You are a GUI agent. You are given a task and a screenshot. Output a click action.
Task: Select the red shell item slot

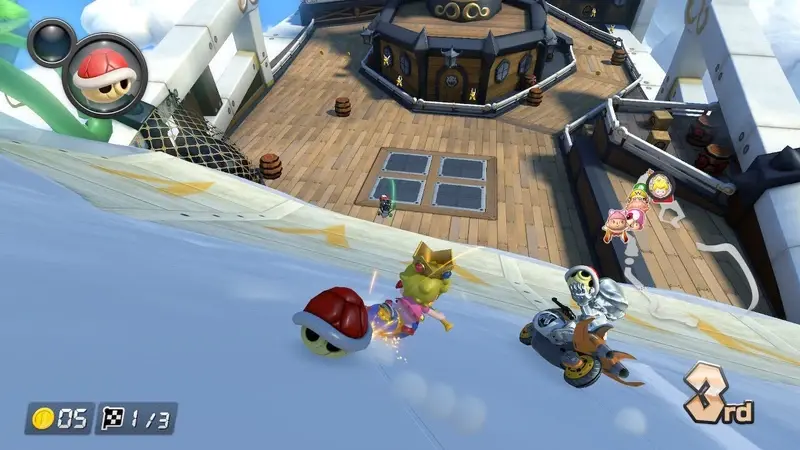[x=105, y=72]
